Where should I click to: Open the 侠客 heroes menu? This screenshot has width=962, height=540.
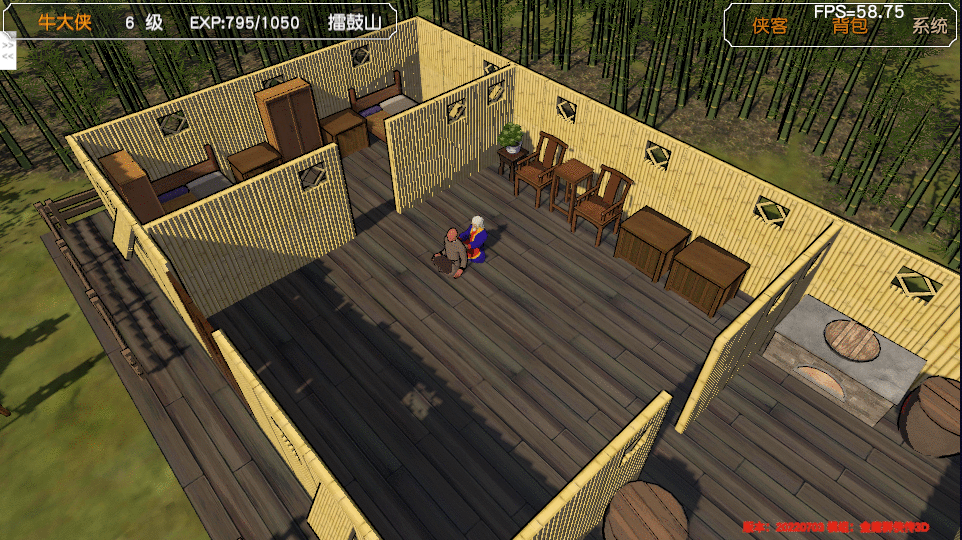[x=770, y=27]
